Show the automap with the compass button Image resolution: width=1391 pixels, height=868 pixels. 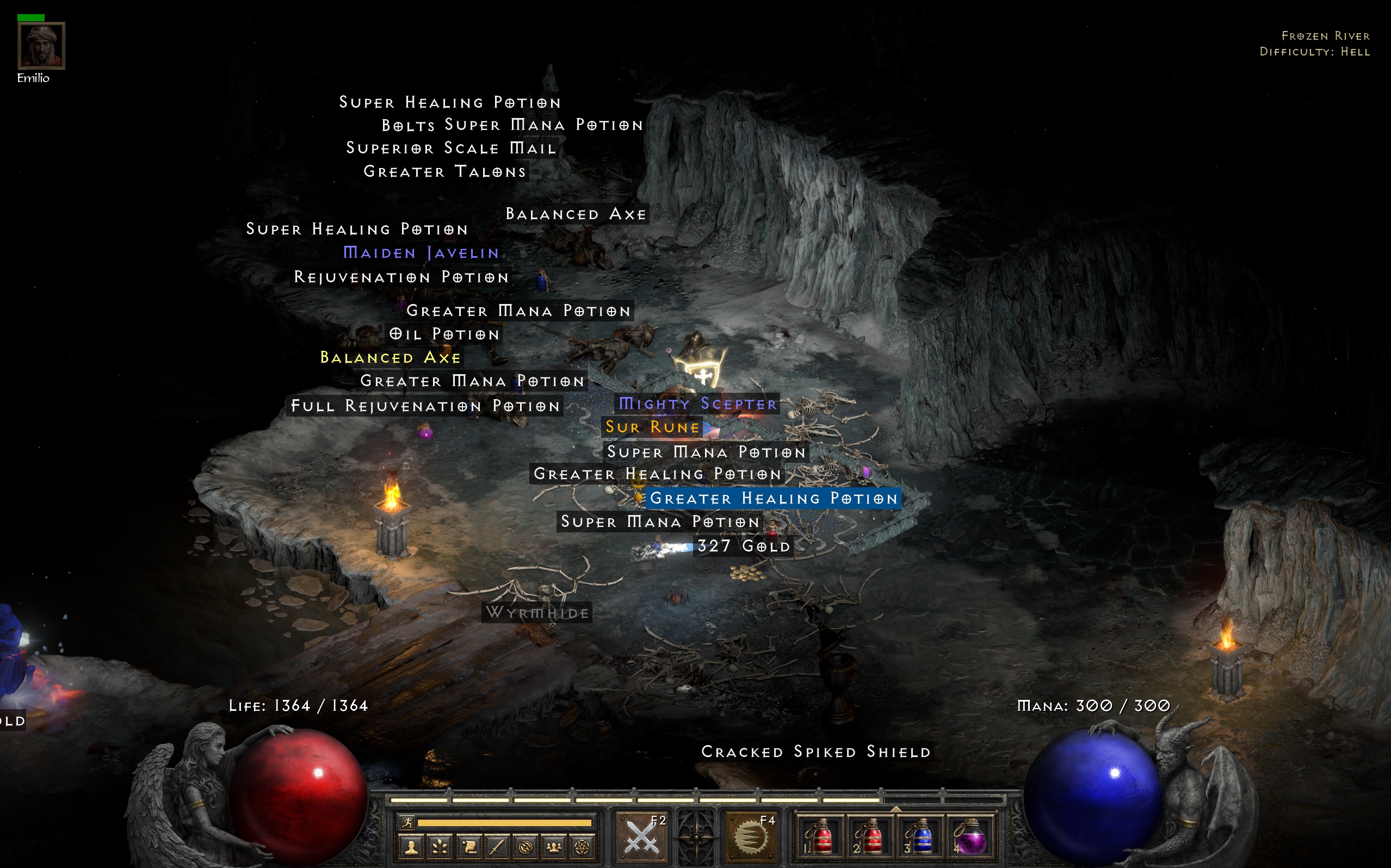click(526, 847)
